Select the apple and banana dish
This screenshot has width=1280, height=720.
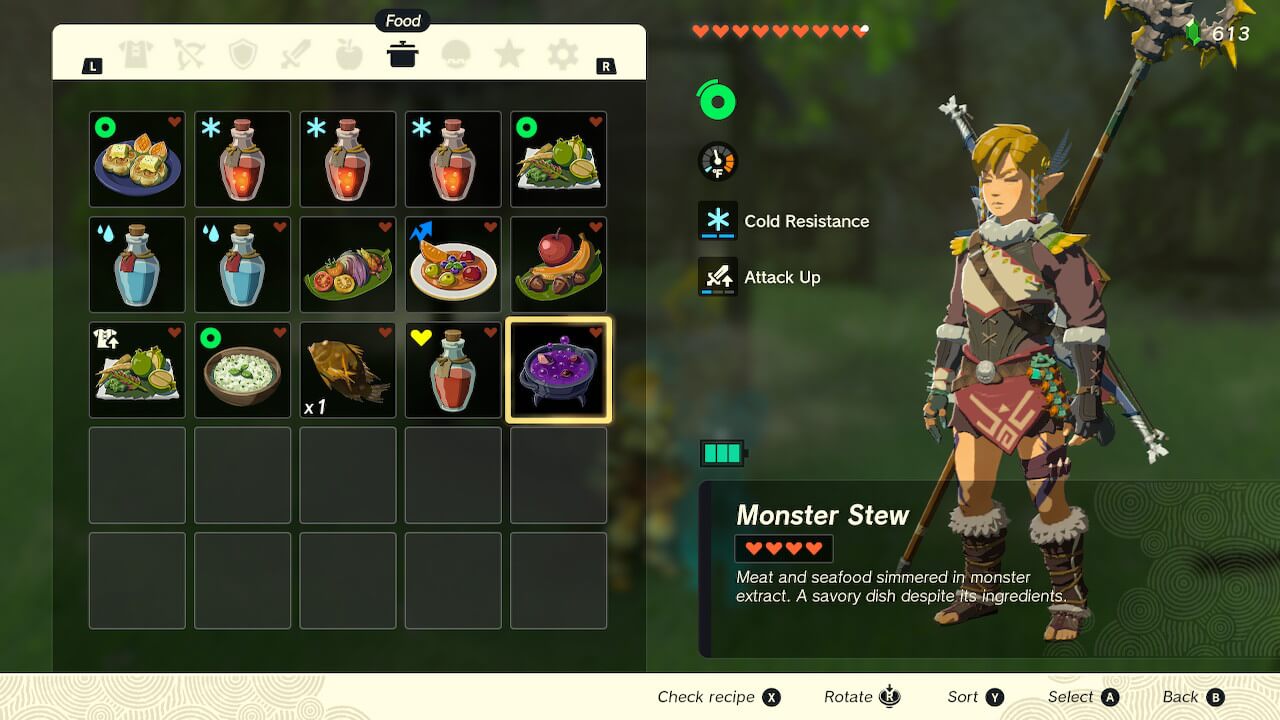point(559,264)
